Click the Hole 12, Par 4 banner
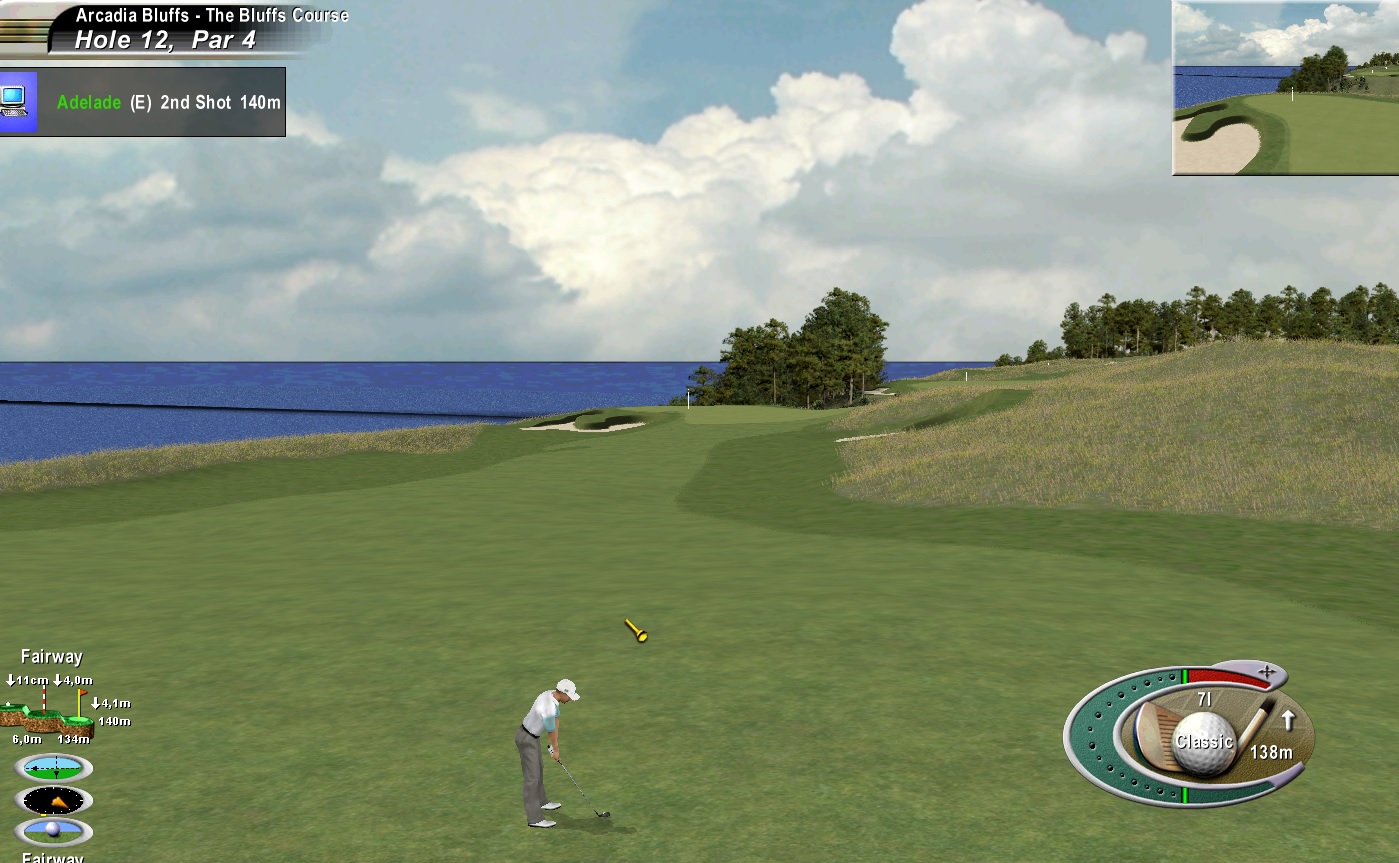This screenshot has height=863, width=1399. [x=165, y=40]
